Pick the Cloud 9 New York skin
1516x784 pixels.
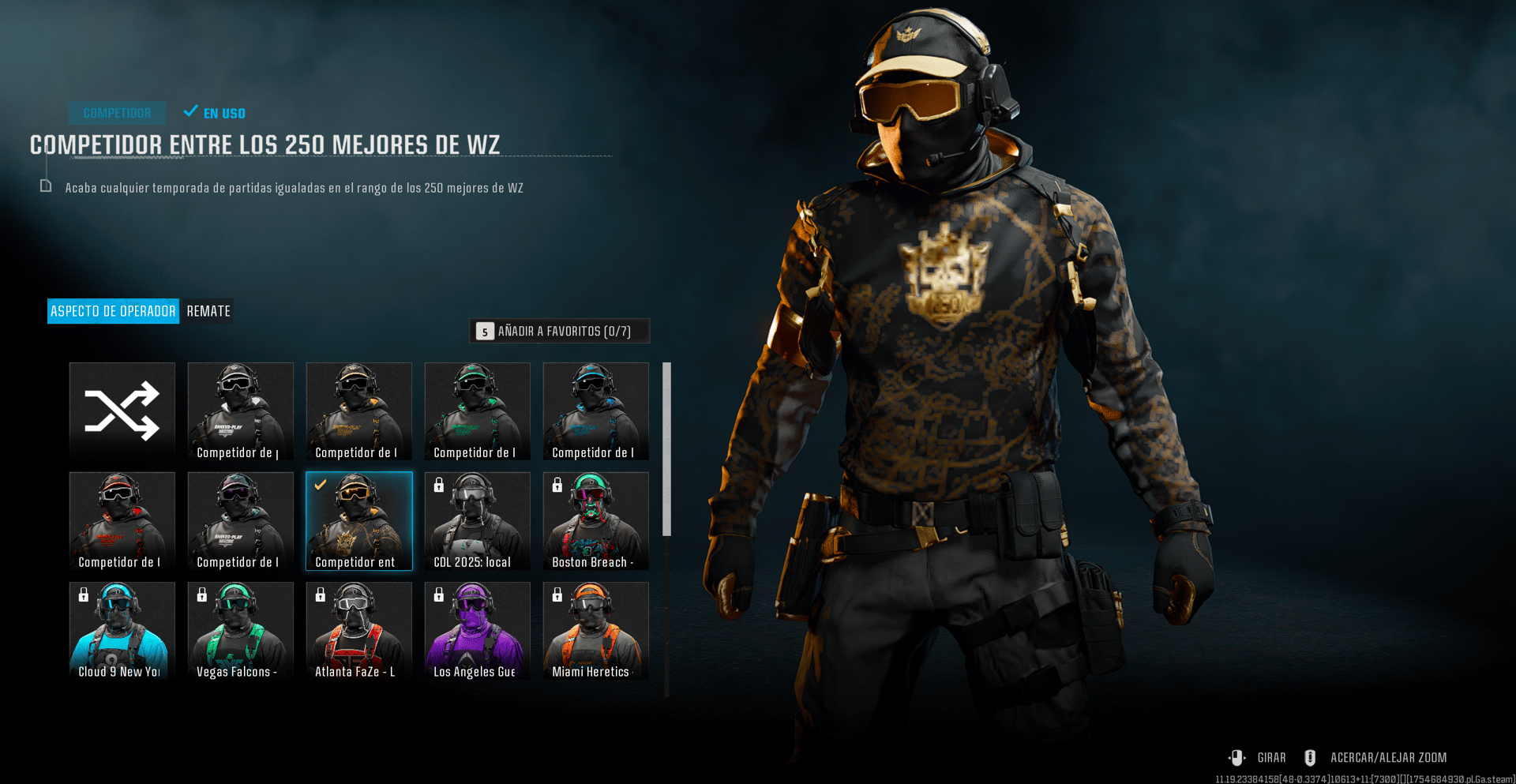[x=122, y=631]
